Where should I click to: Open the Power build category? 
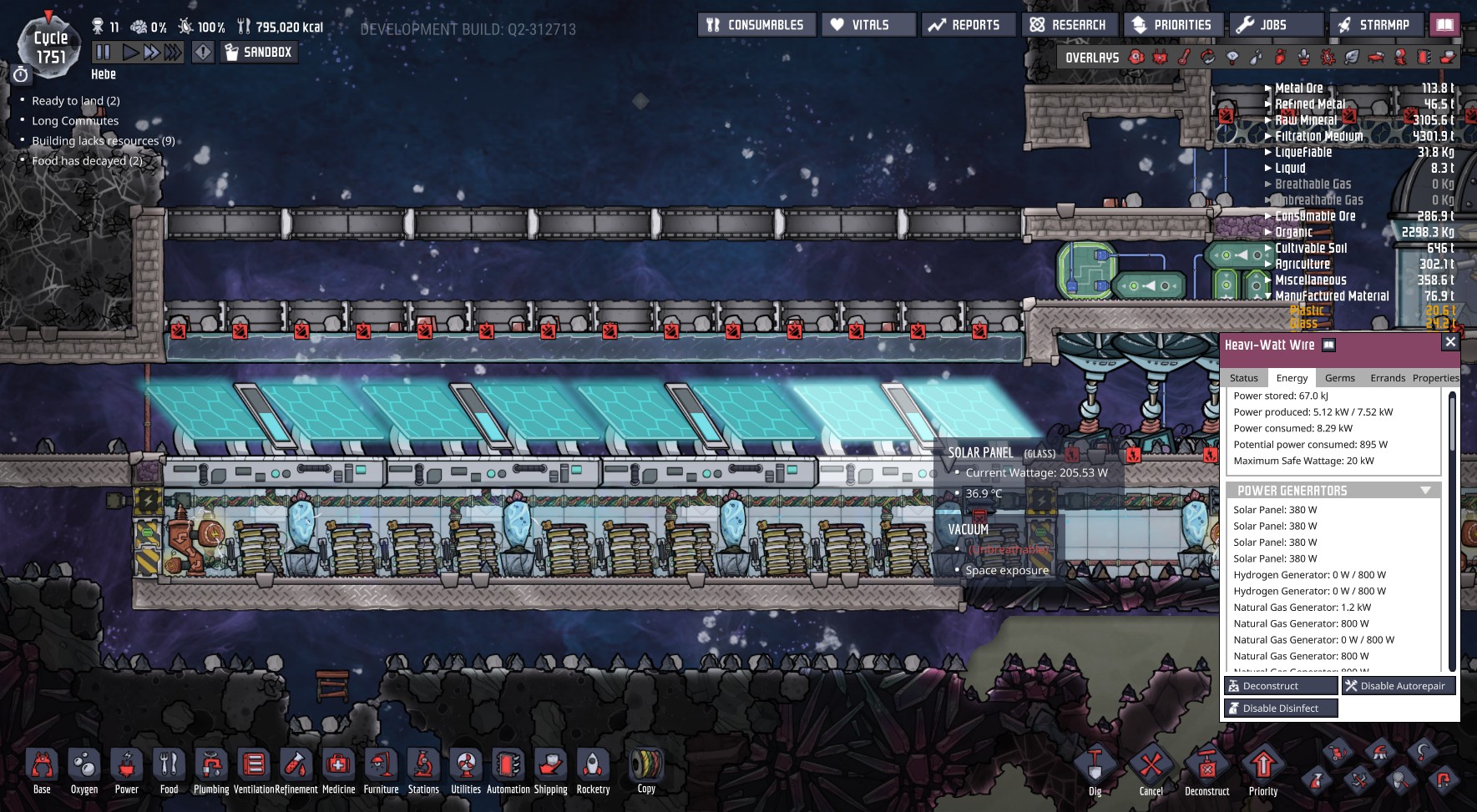point(127,771)
